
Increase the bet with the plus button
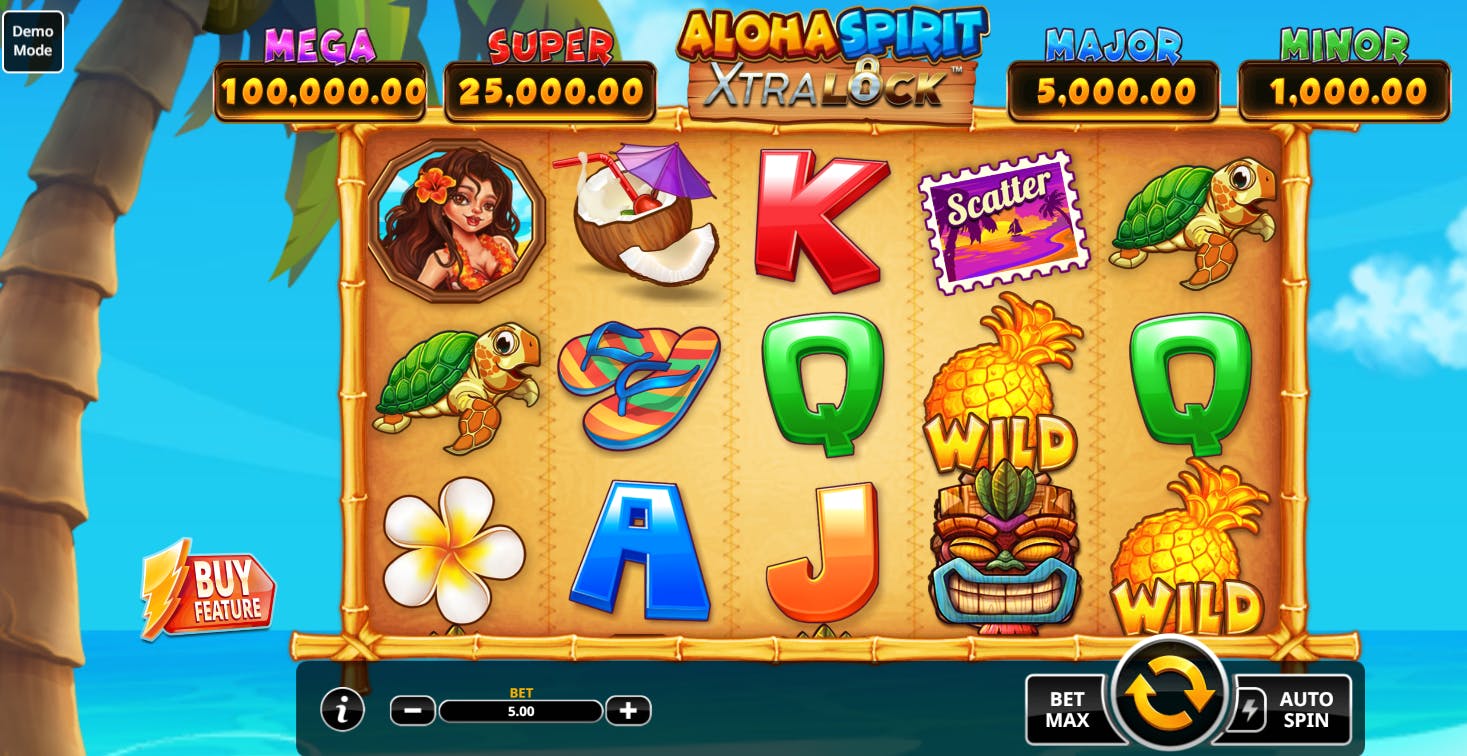[x=628, y=711]
